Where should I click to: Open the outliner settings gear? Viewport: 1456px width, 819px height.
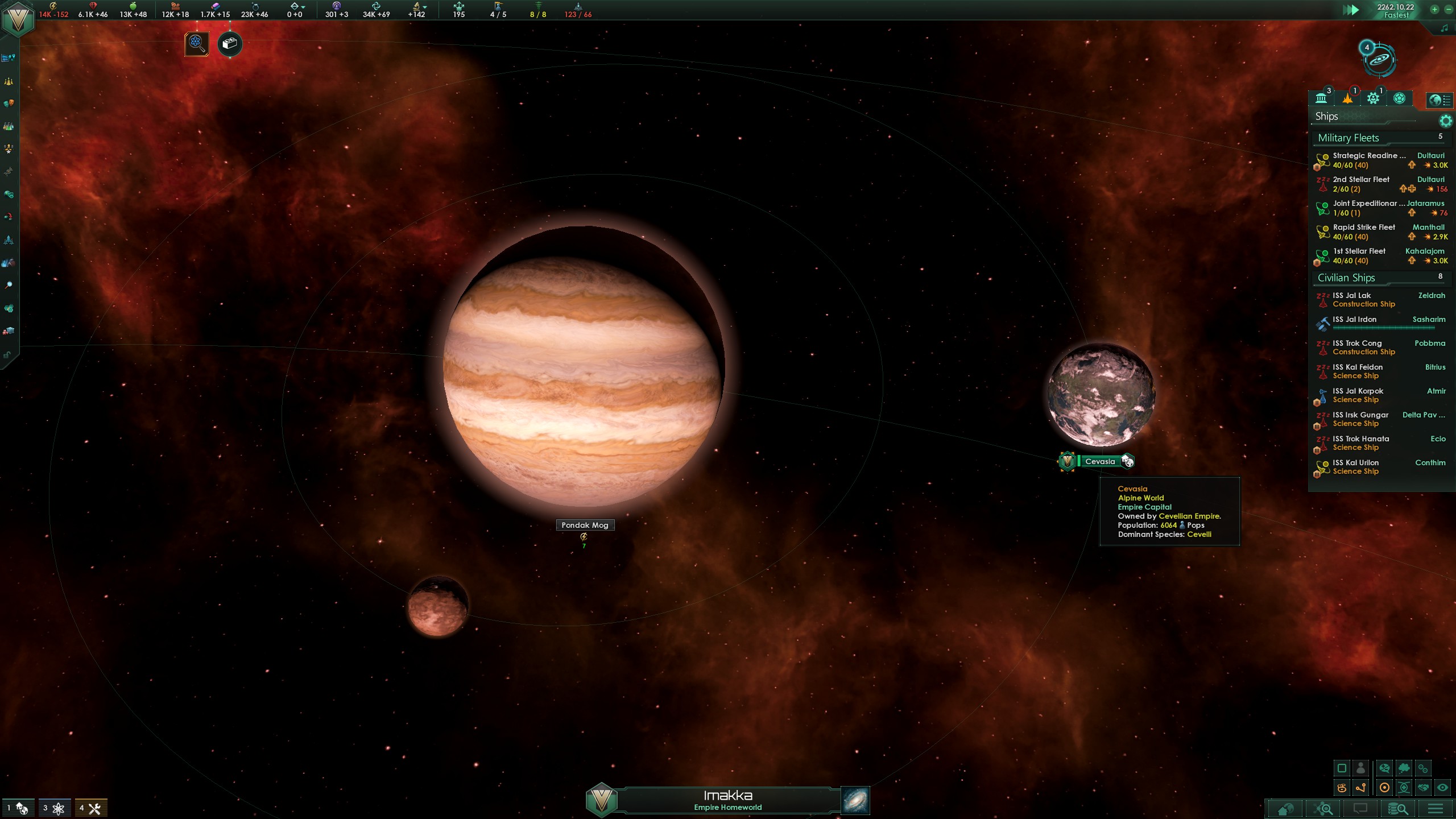[x=1445, y=121]
